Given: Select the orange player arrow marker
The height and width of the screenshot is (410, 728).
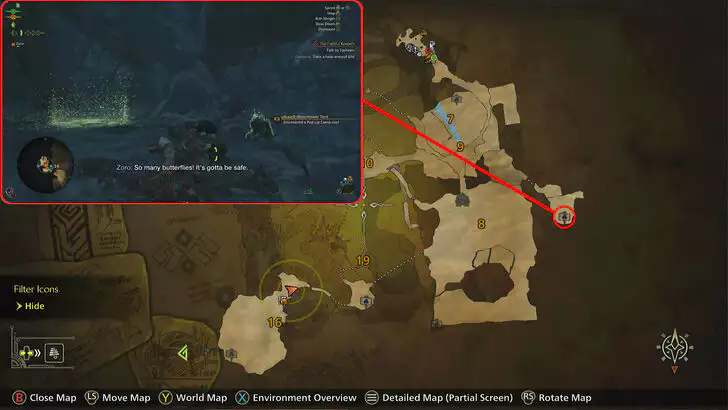Looking at the screenshot, I should 290,290.
